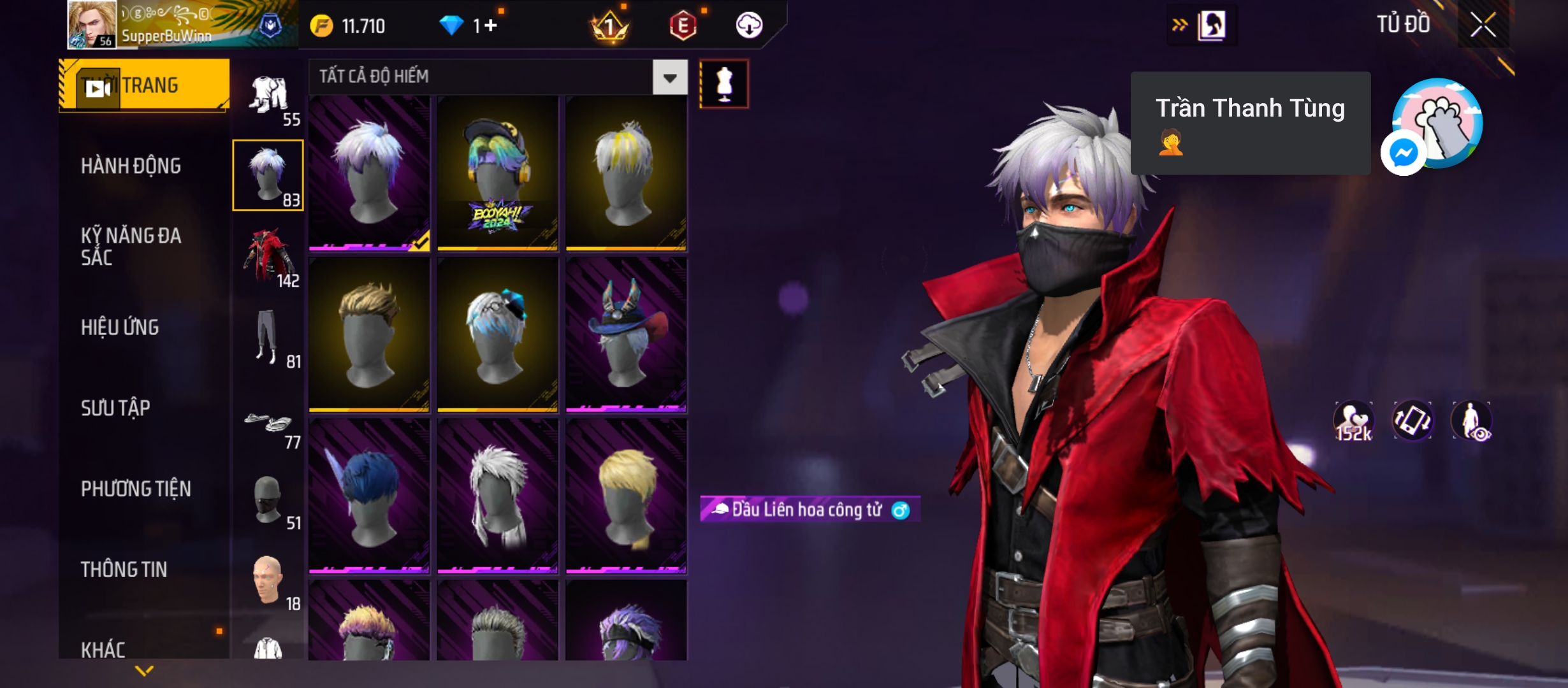Click the mannequin icon beside rarity filter
1568x688 pixels.
(724, 84)
